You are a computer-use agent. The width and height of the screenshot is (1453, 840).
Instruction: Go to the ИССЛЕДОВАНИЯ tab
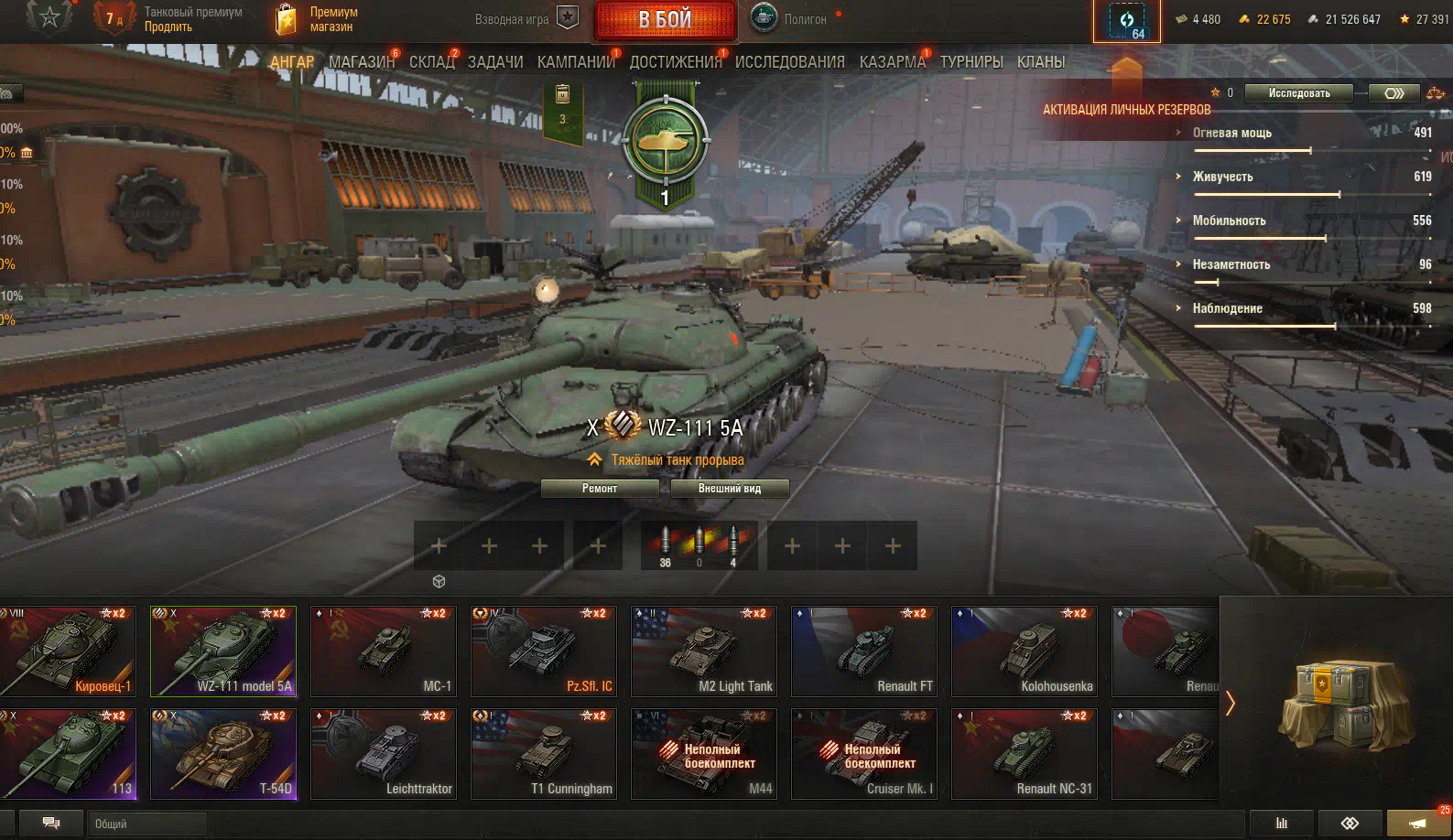tap(789, 62)
